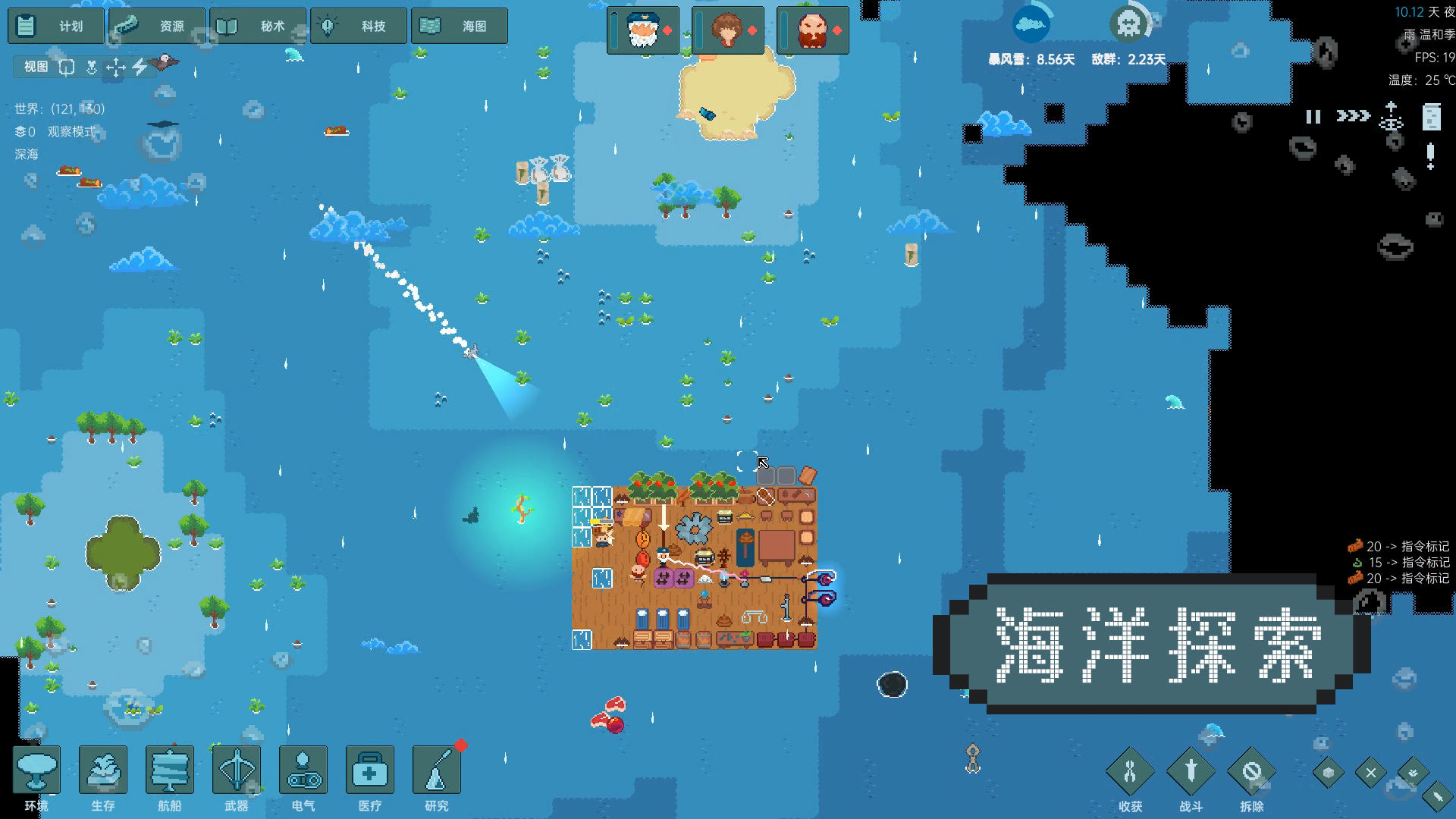The image size is (1456, 819).
Task: Switch to the 科技 technology tab
Action: (358, 25)
